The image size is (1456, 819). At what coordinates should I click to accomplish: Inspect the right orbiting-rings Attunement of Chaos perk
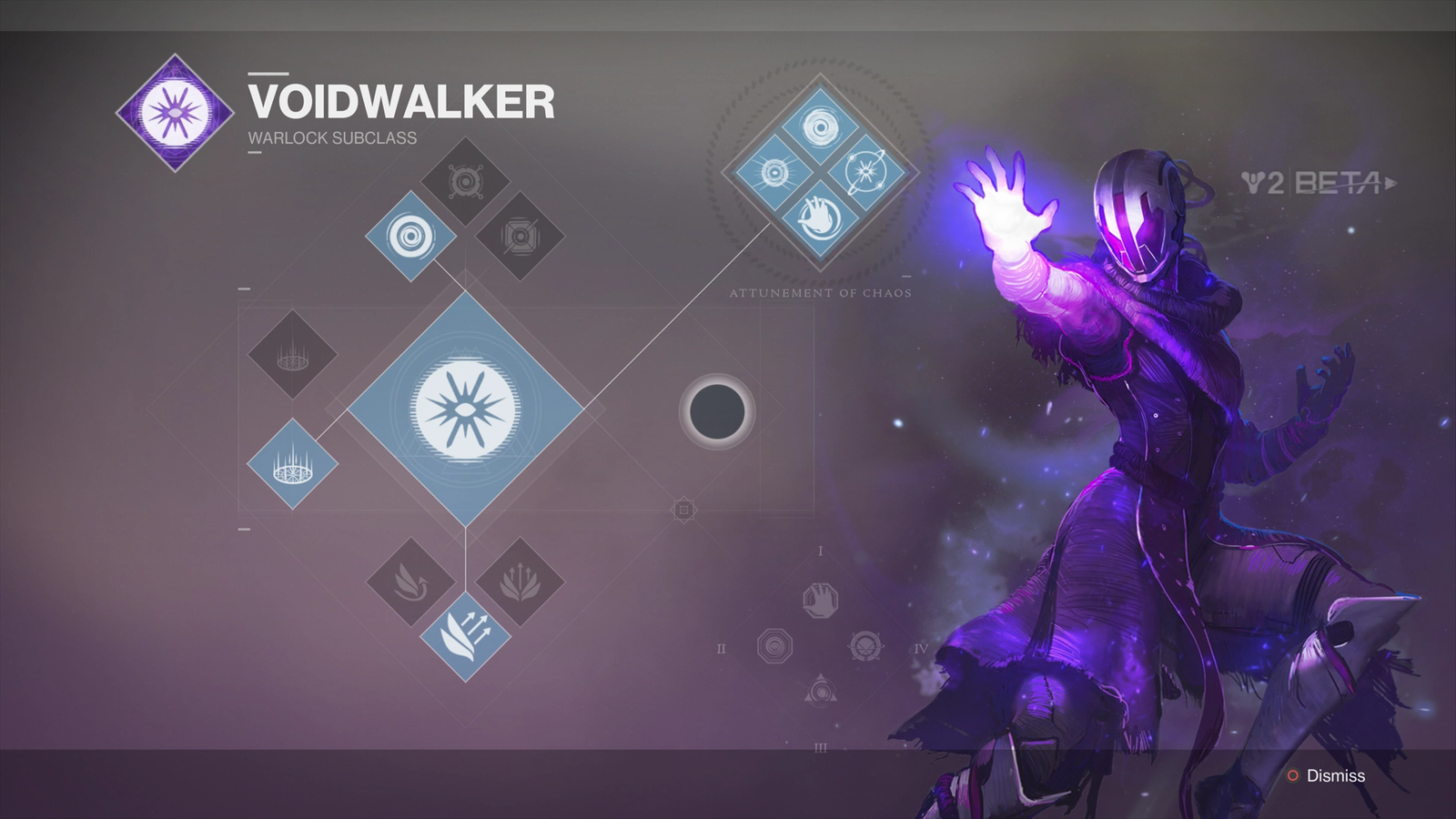point(864,171)
